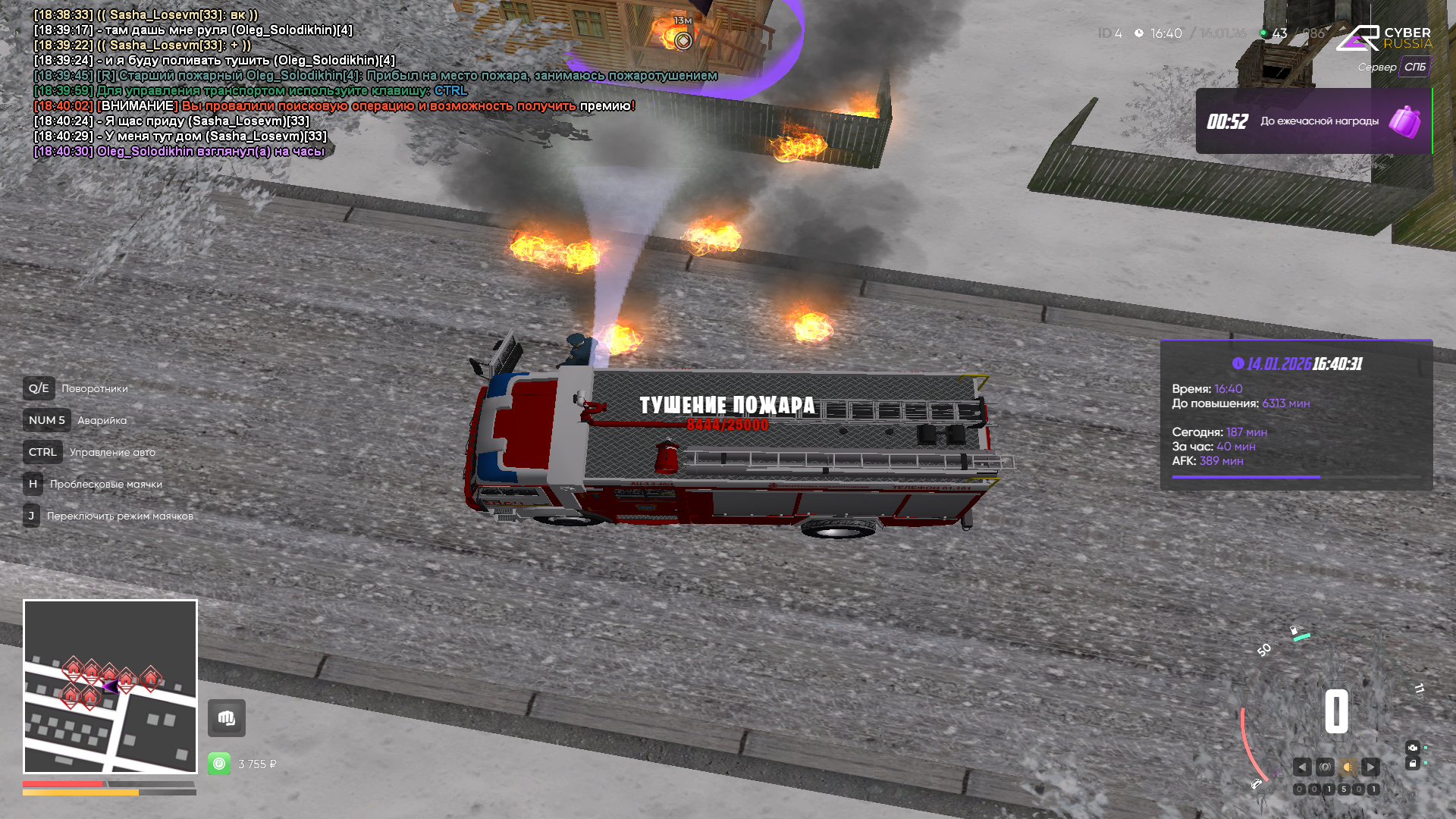Click the engine status icon
Image resolution: width=1456 pixels, height=819 pixels.
coord(1412,748)
